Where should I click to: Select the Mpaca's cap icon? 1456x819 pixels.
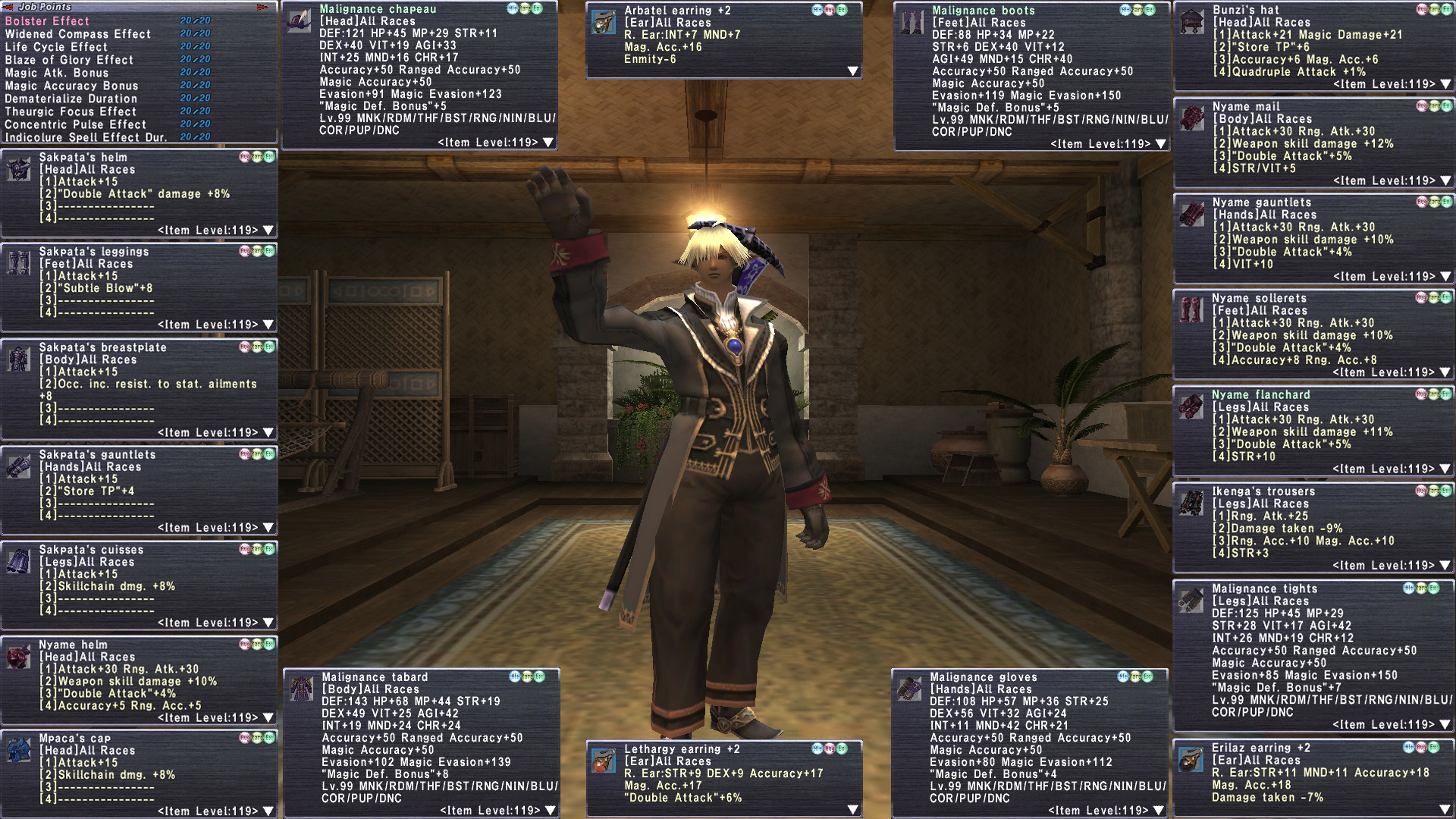click(x=19, y=750)
